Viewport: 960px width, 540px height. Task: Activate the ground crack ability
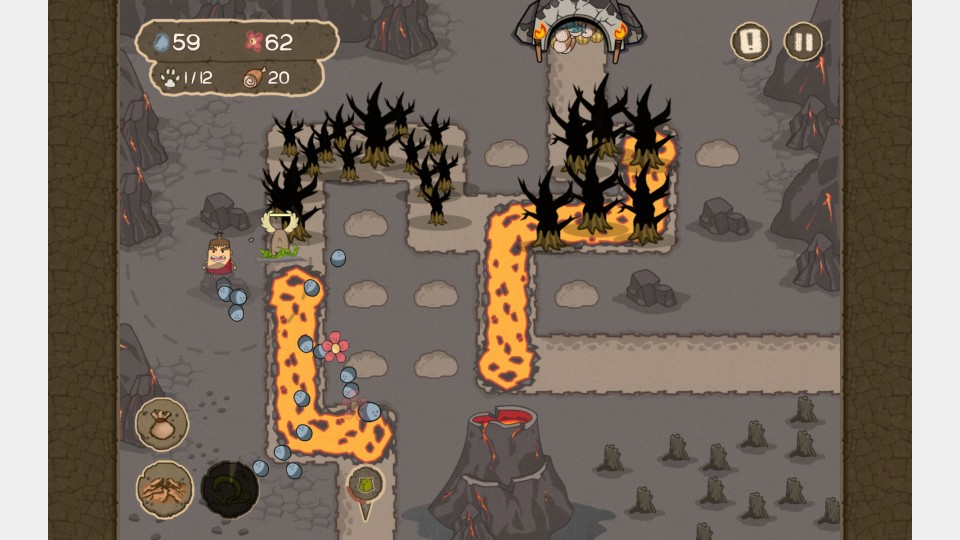164,488
